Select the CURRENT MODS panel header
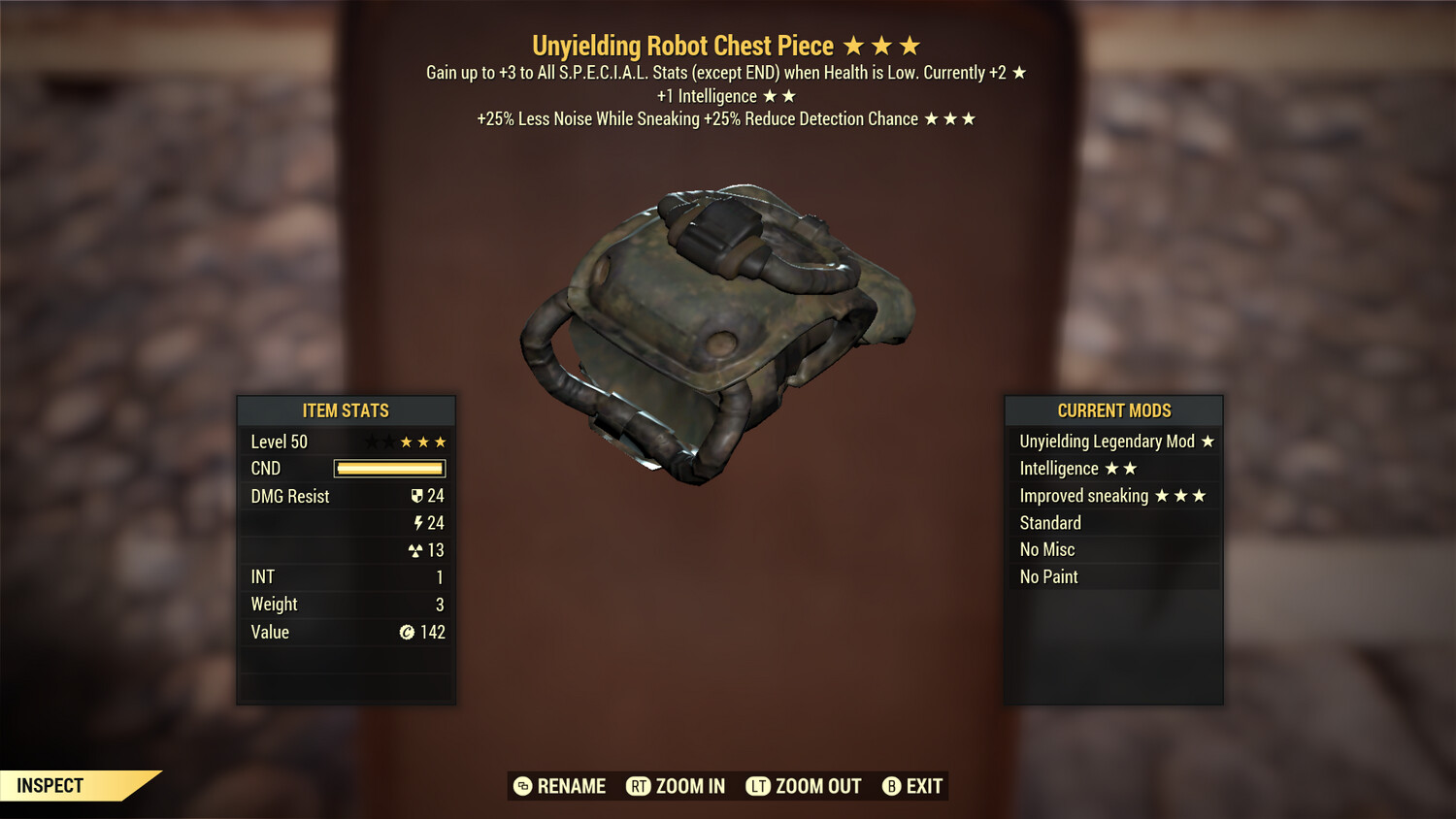This screenshot has width=1456, height=819. click(x=1113, y=410)
